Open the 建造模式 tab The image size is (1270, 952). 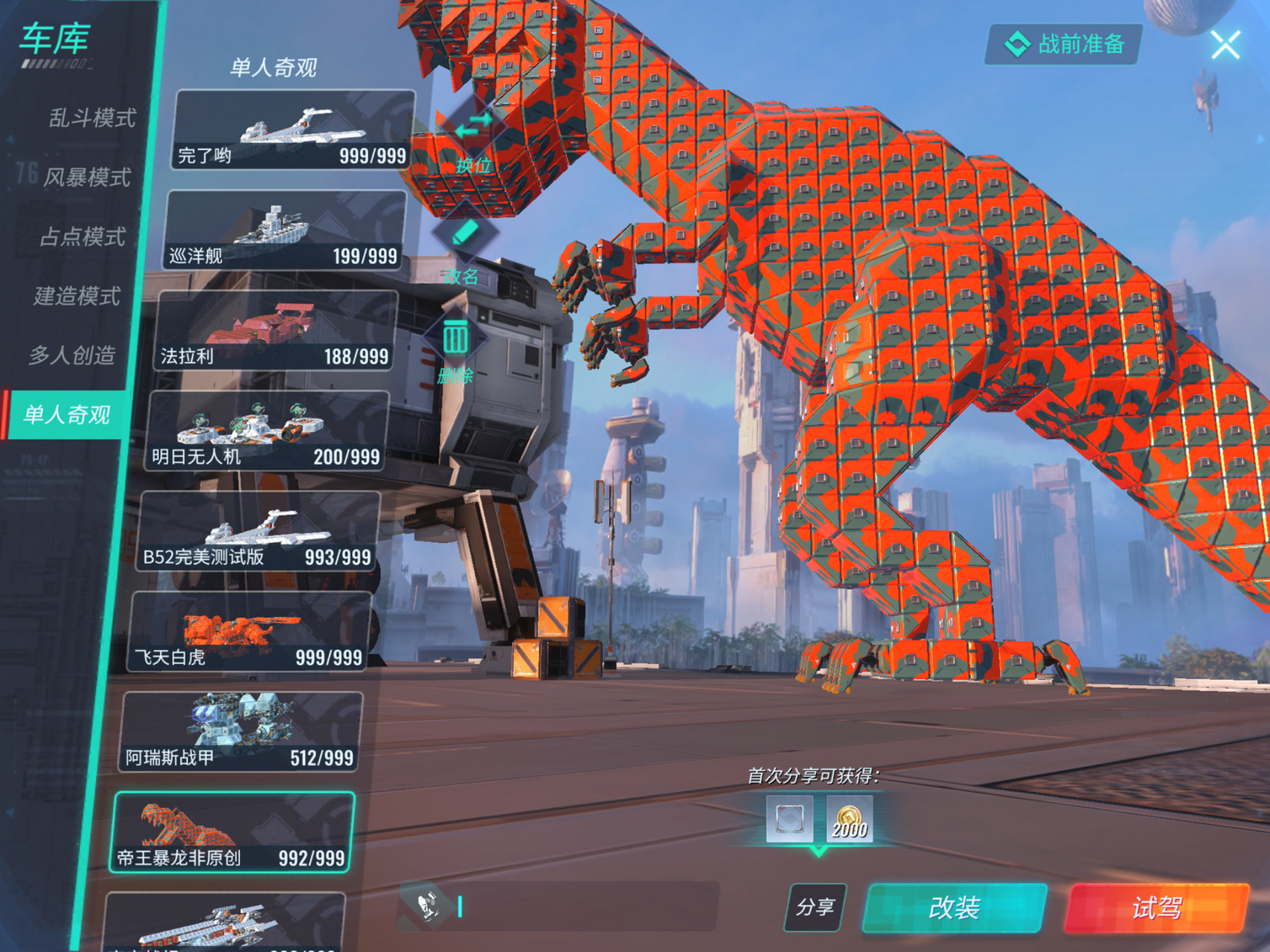(77, 296)
